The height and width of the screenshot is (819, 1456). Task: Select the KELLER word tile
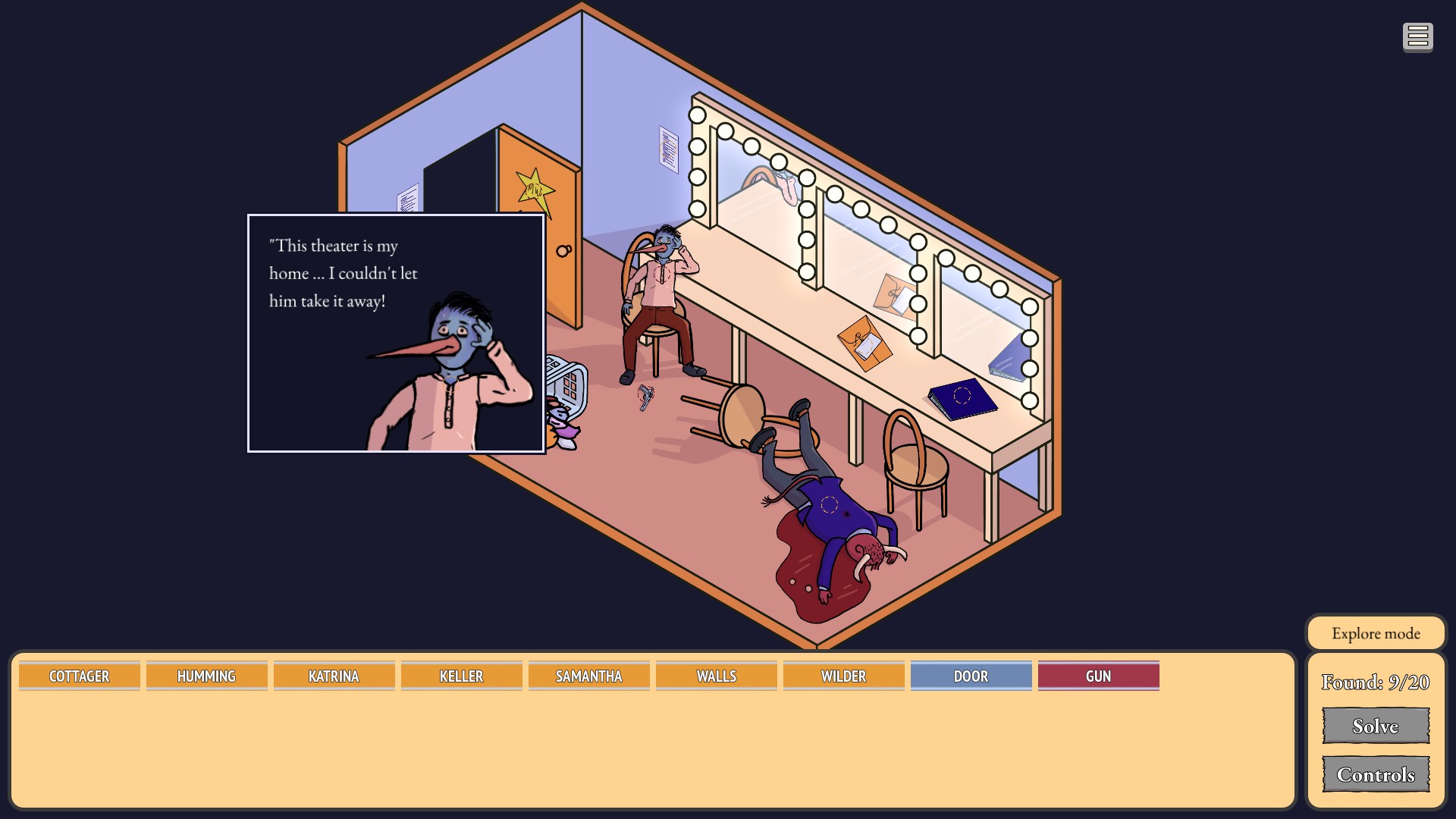pyautogui.click(x=461, y=676)
